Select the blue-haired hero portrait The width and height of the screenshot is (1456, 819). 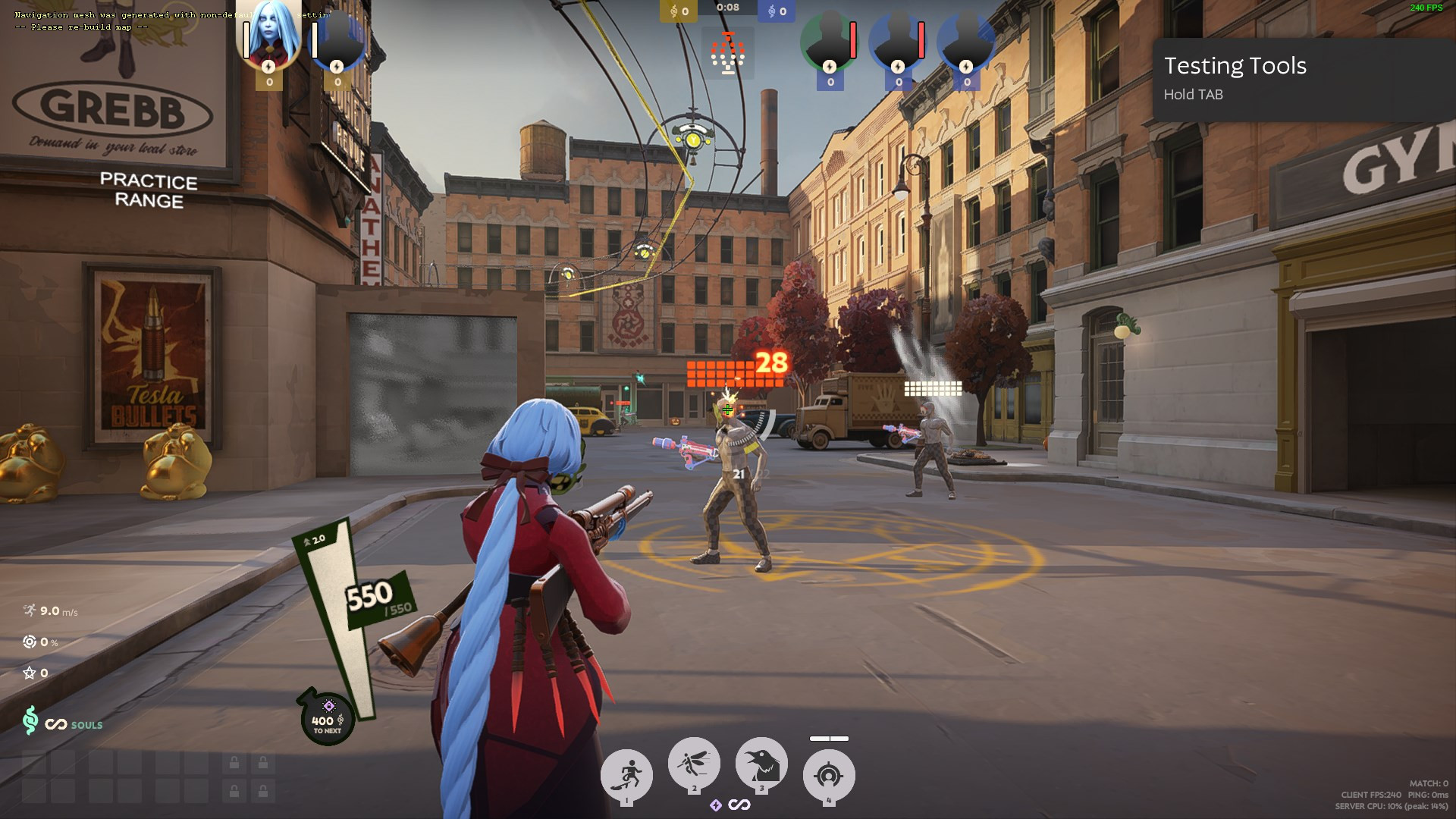click(269, 34)
